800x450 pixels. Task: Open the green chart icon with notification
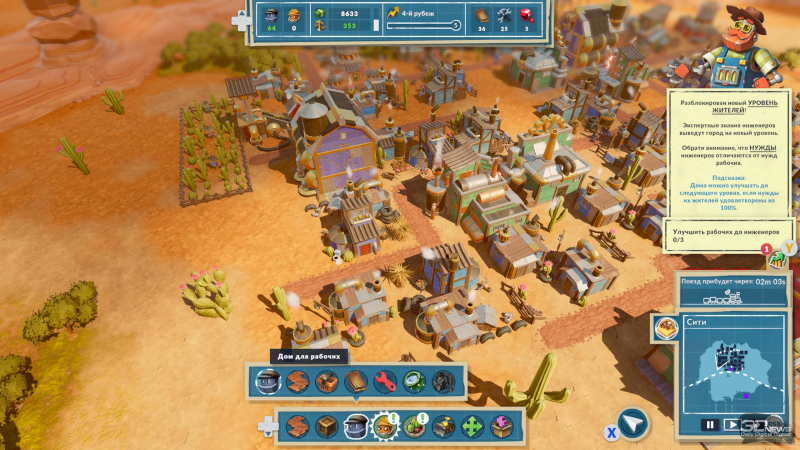coord(776,259)
